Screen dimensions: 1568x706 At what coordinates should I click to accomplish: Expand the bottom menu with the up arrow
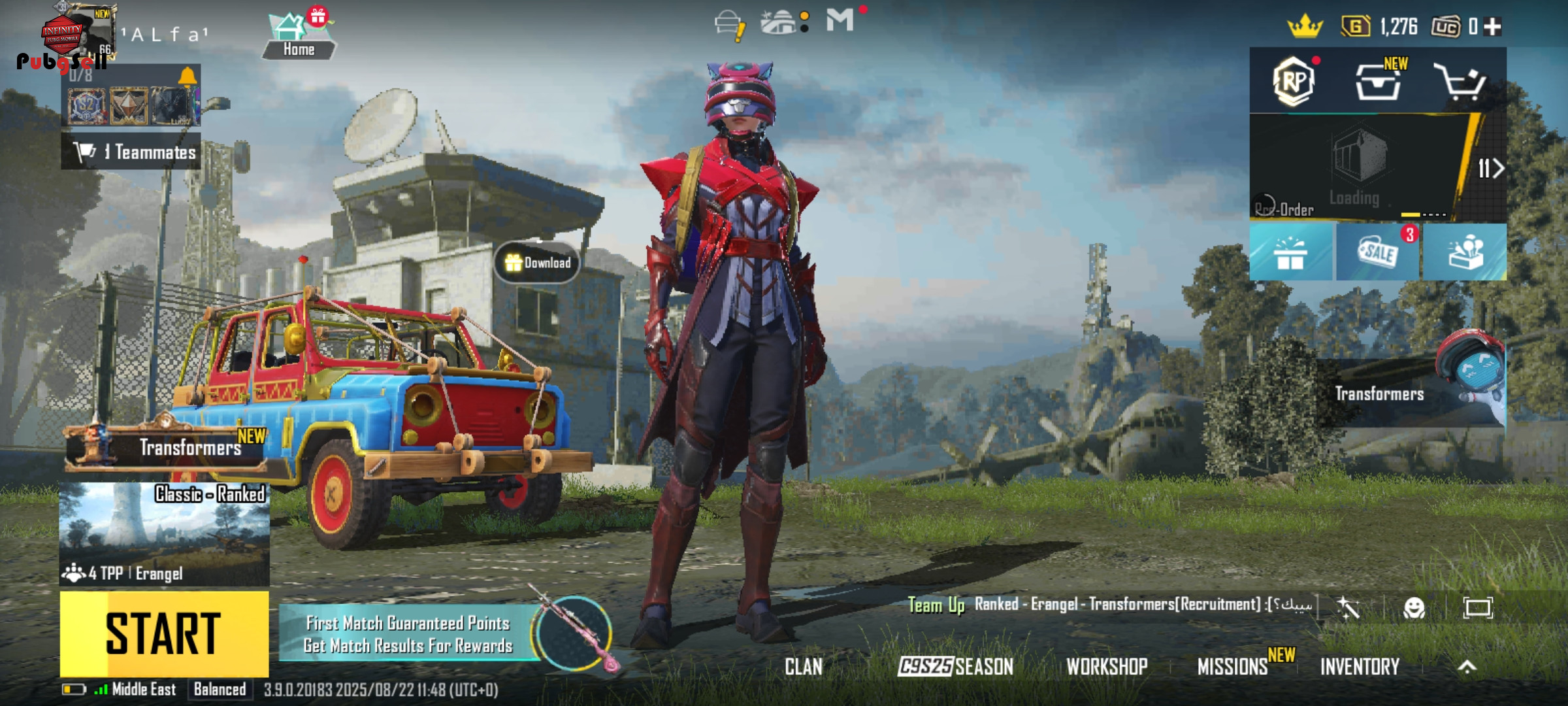(x=1467, y=667)
